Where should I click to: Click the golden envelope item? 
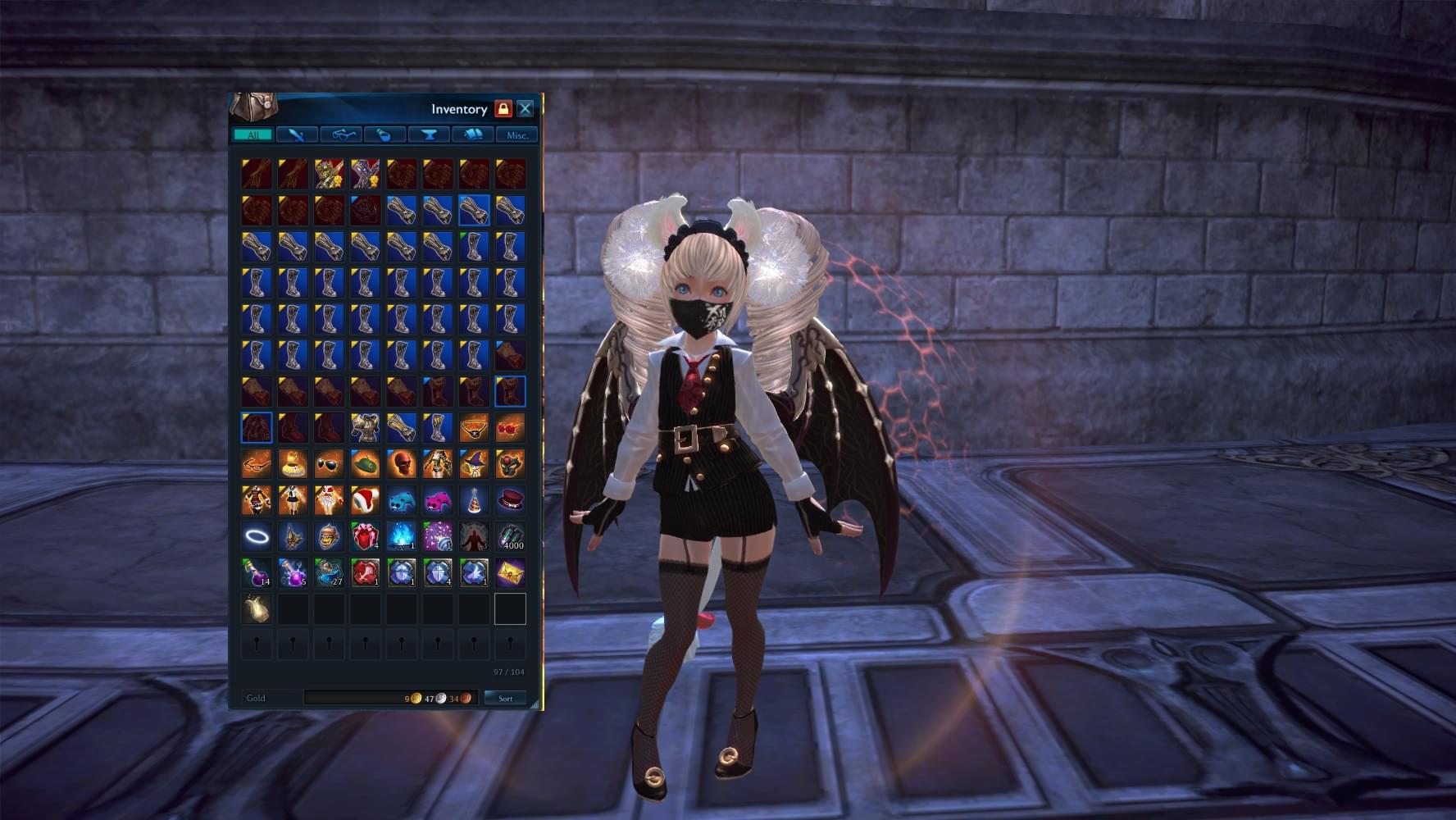point(509,572)
